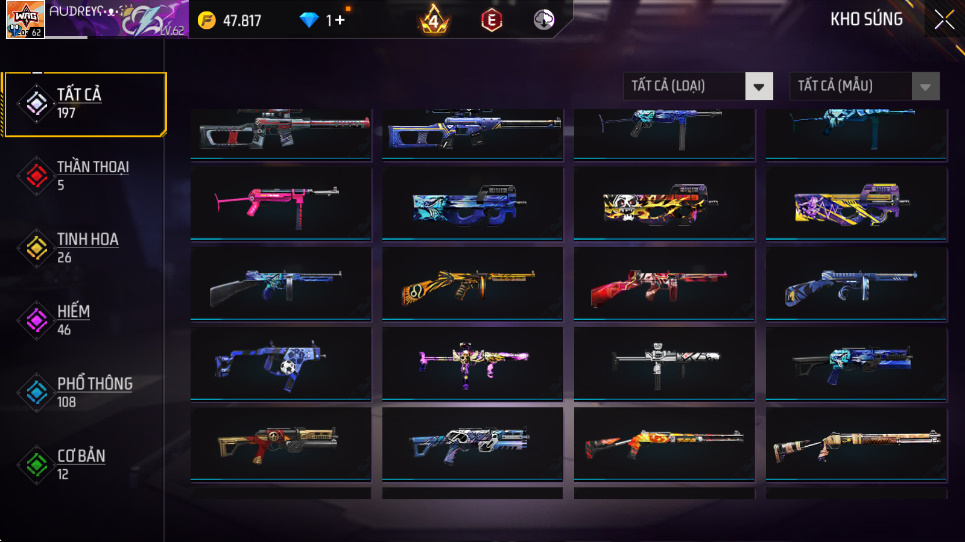Open the Tất Cả (Loại) dropdown
Image resolution: width=965 pixels, height=542 pixels.
[x=698, y=87]
